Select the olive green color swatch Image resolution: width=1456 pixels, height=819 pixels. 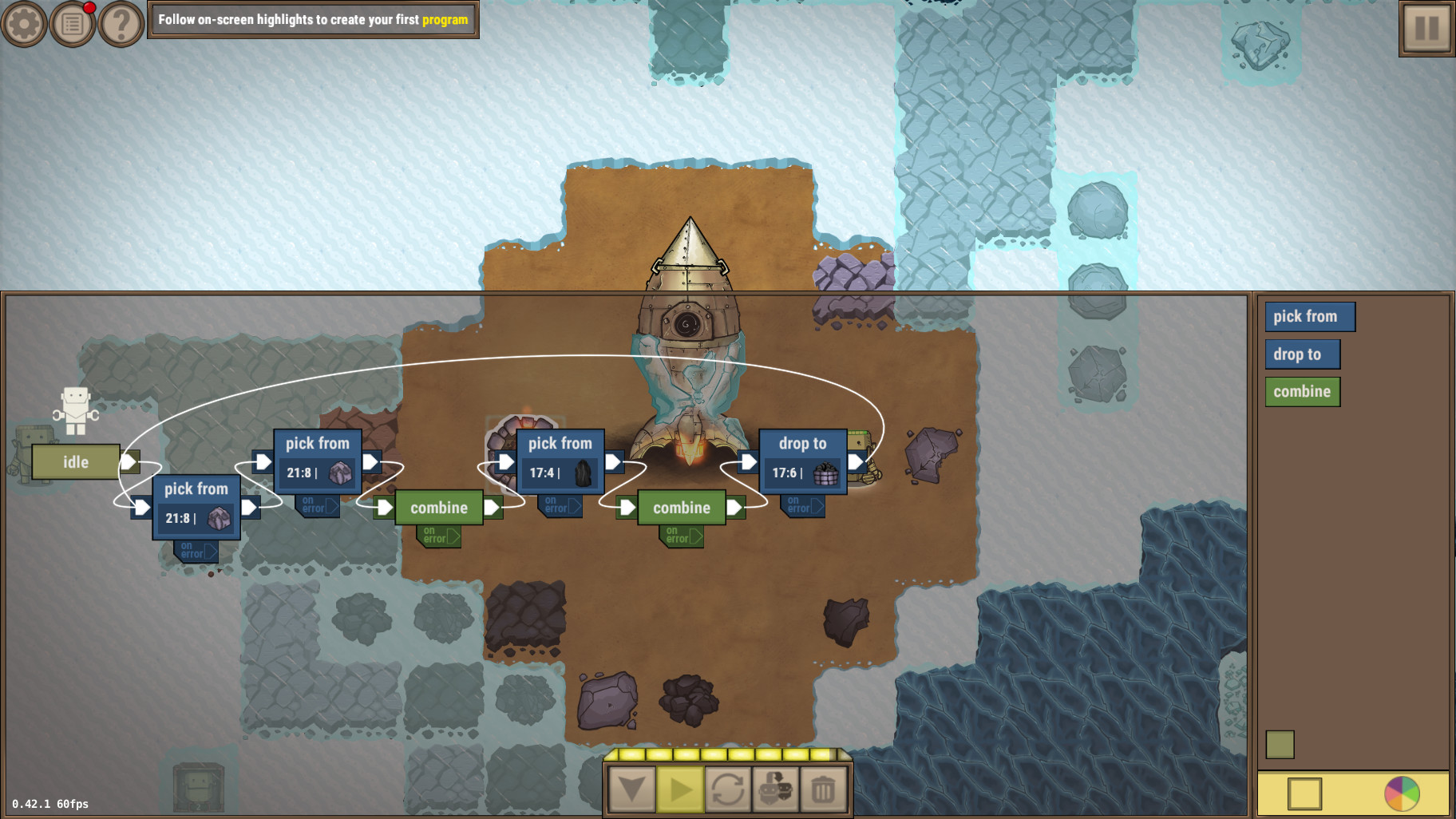(1280, 745)
